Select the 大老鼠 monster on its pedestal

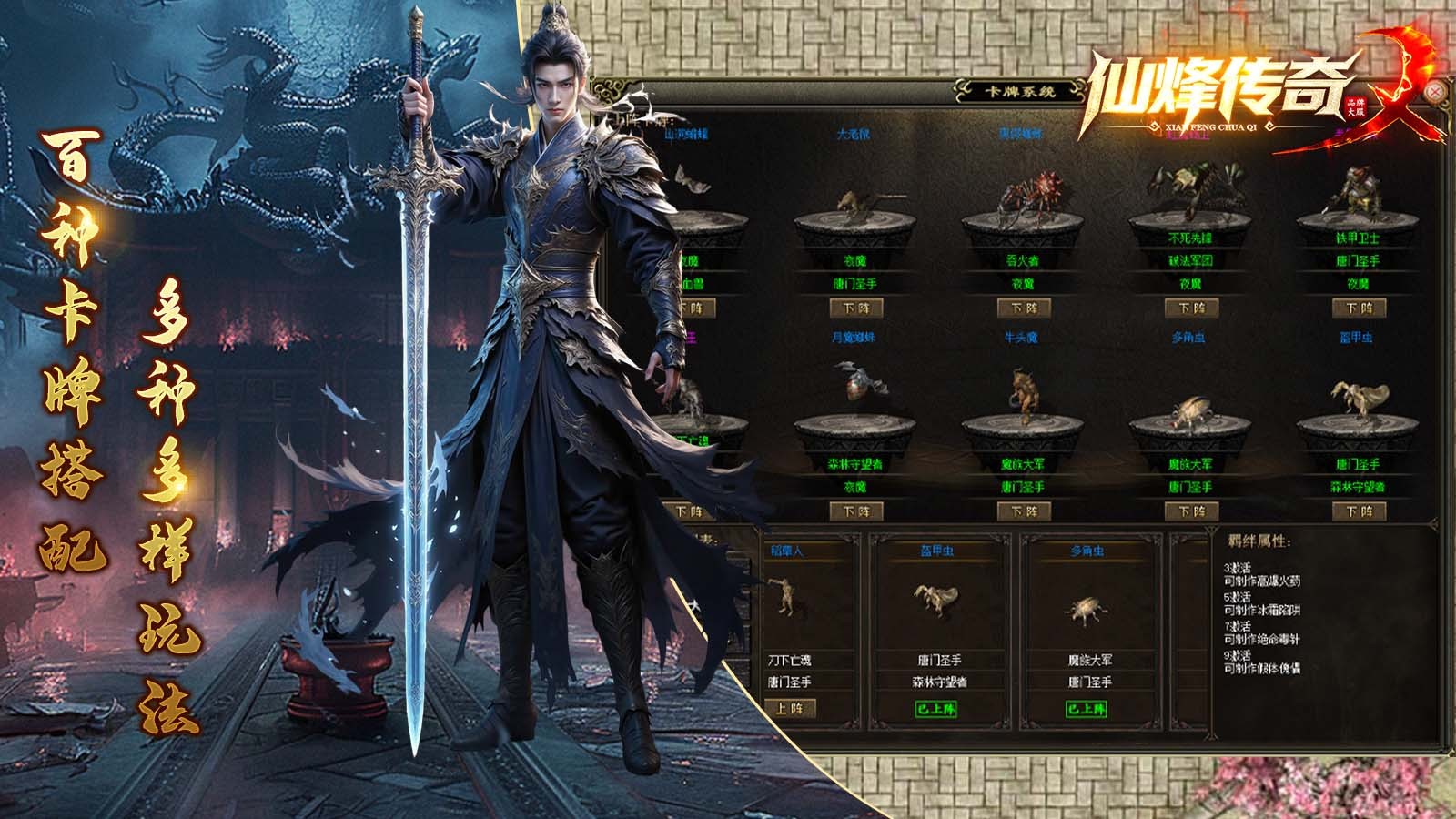855,207
